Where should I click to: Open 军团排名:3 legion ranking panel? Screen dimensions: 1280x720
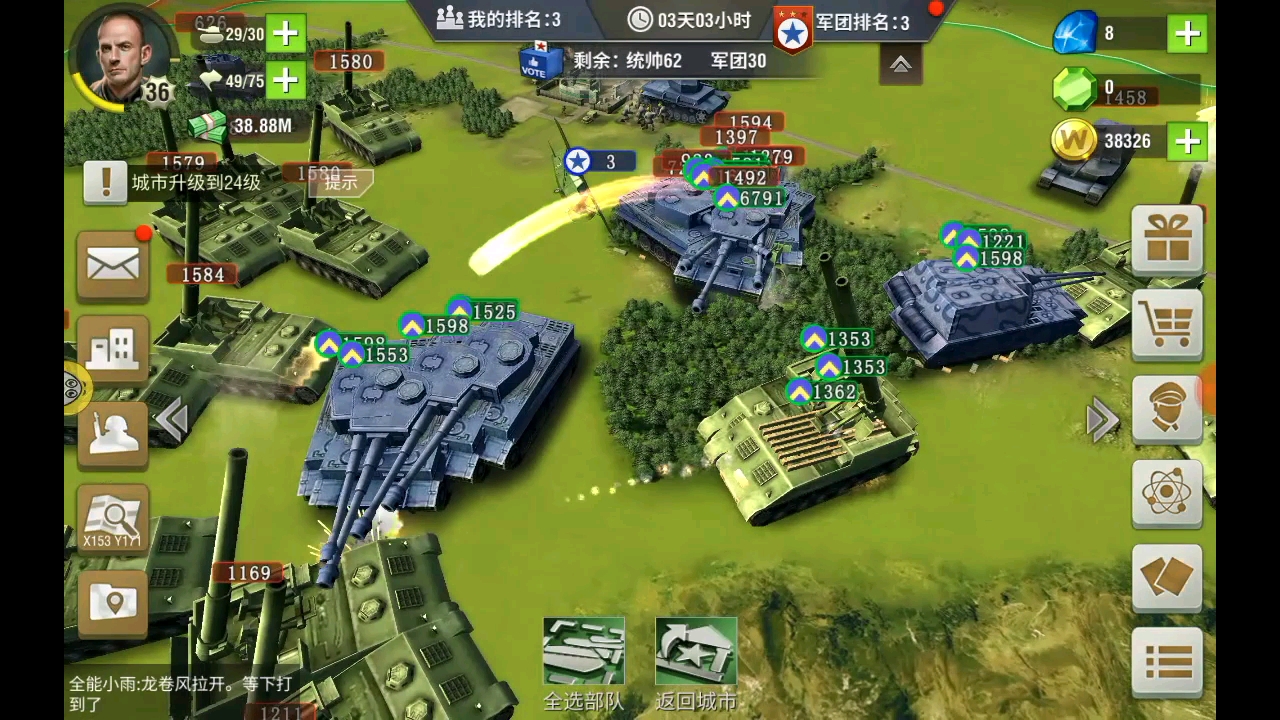tap(845, 24)
